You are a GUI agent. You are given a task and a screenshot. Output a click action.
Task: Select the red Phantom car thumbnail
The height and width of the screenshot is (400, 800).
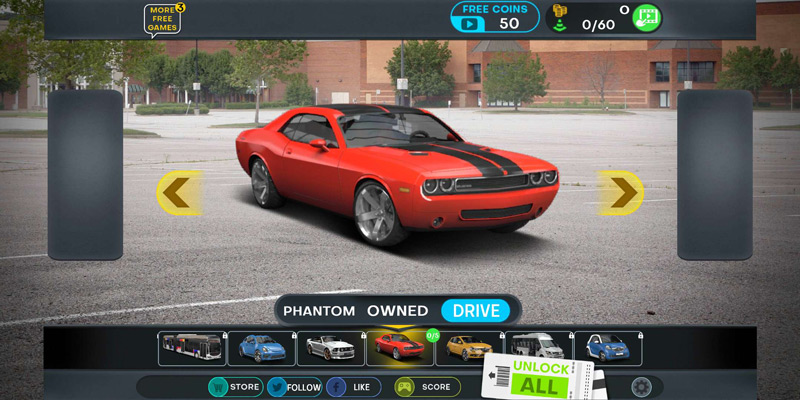tap(399, 349)
